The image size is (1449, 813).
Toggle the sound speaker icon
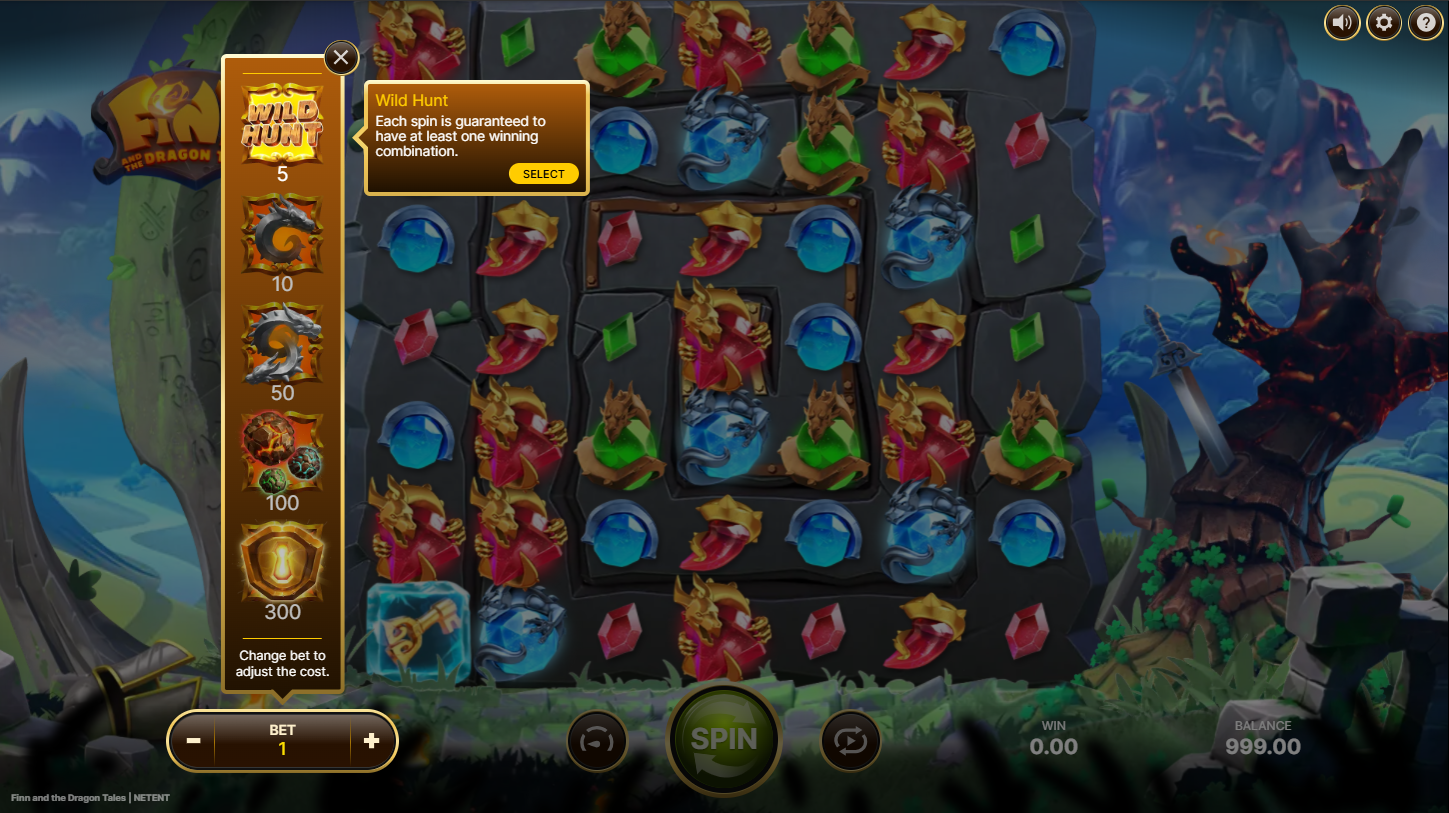(1342, 22)
